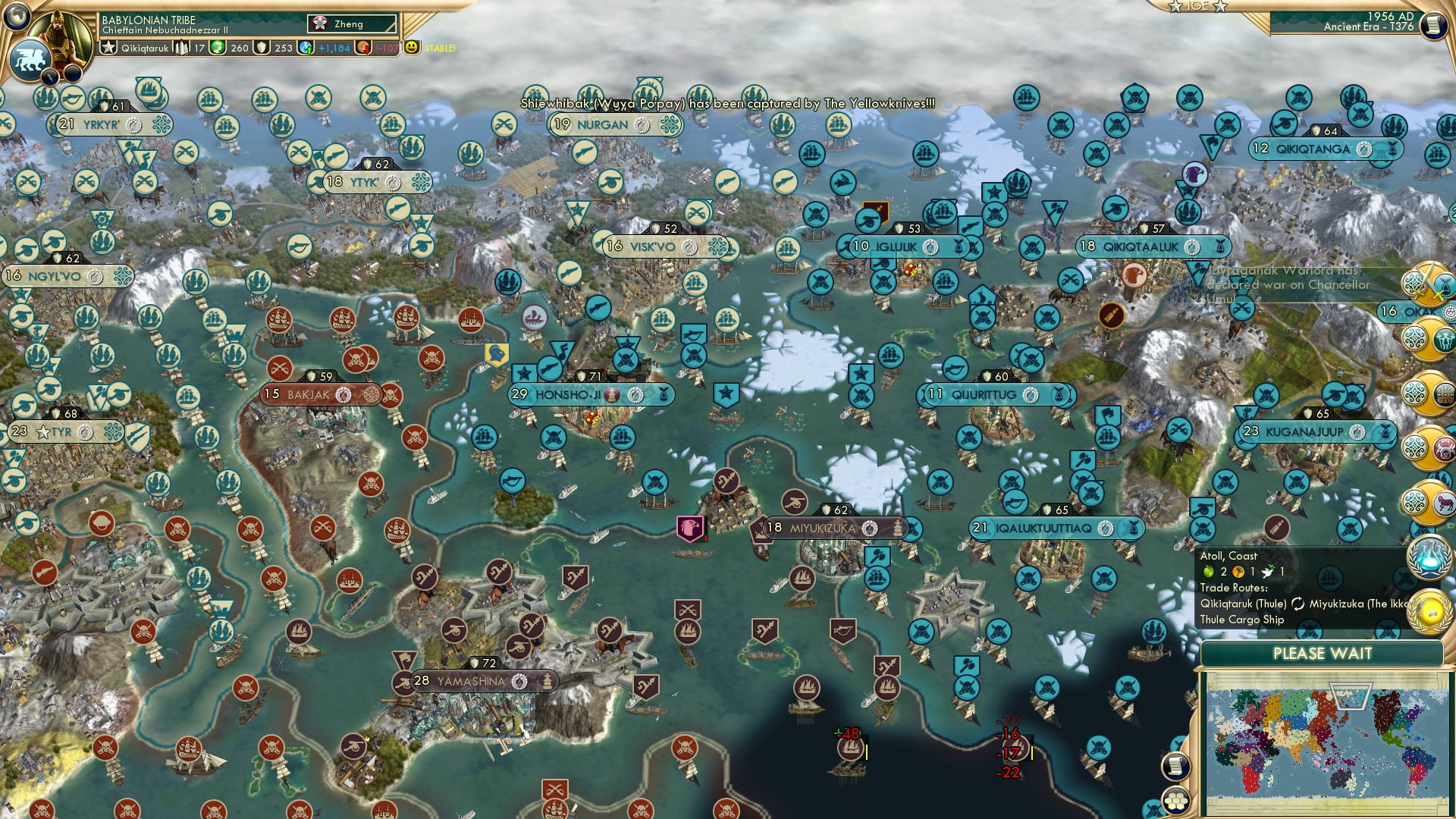This screenshot has height=819, width=1456.
Task: Open the golden globe notification icon
Action: tap(1428, 611)
